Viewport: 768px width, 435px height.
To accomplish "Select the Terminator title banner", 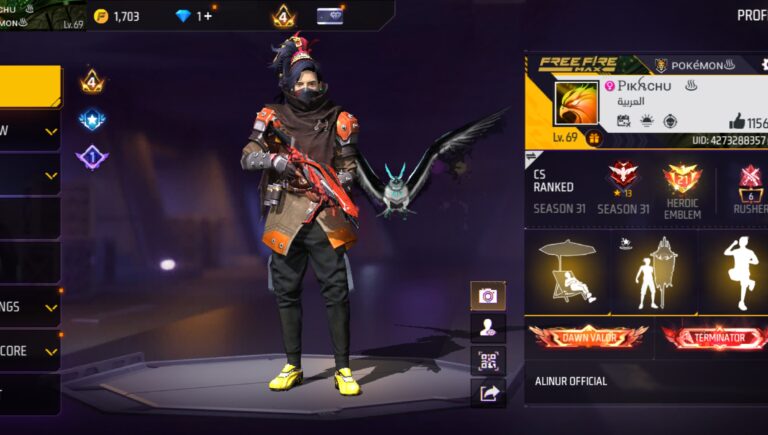I will 713,338.
